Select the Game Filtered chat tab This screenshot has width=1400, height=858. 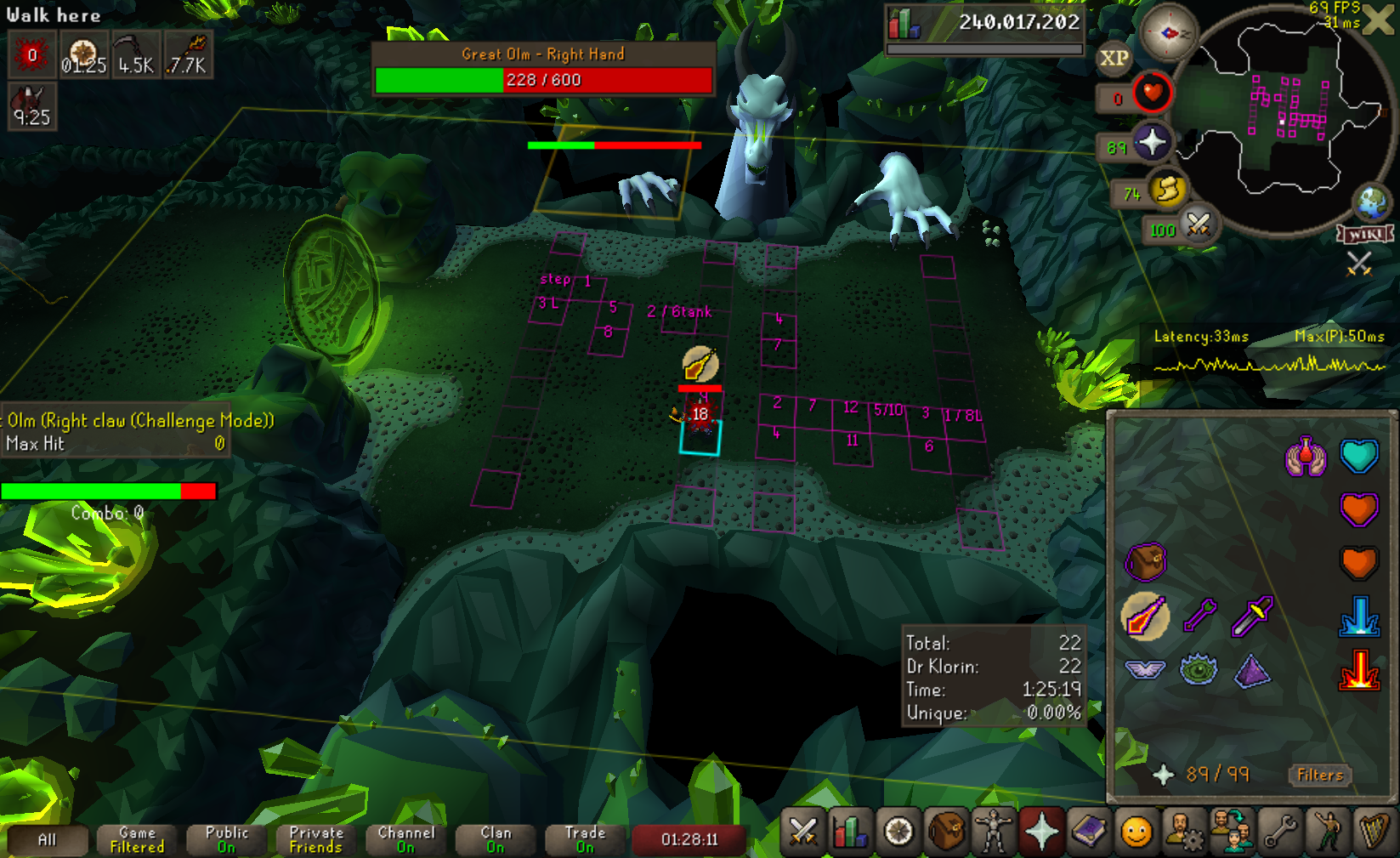pos(137,839)
